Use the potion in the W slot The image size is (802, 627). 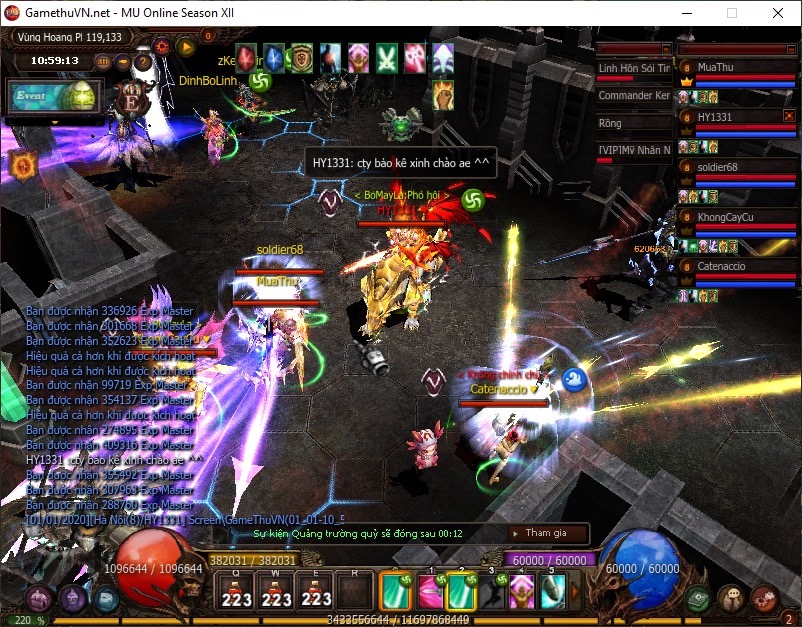click(x=276, y=591)
